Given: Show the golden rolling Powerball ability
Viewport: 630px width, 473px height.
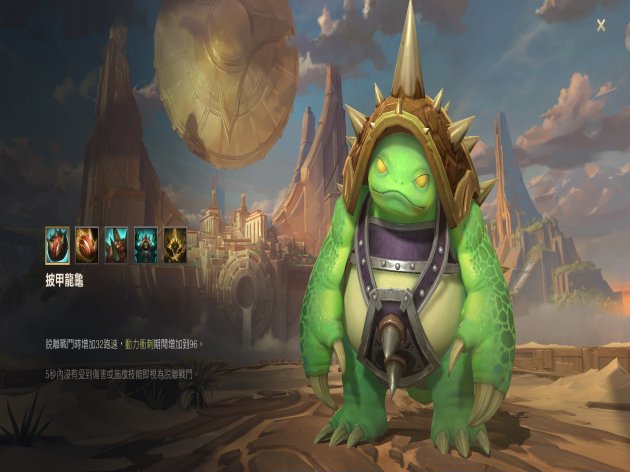Looking at the screenshot, I should [86, 243].
